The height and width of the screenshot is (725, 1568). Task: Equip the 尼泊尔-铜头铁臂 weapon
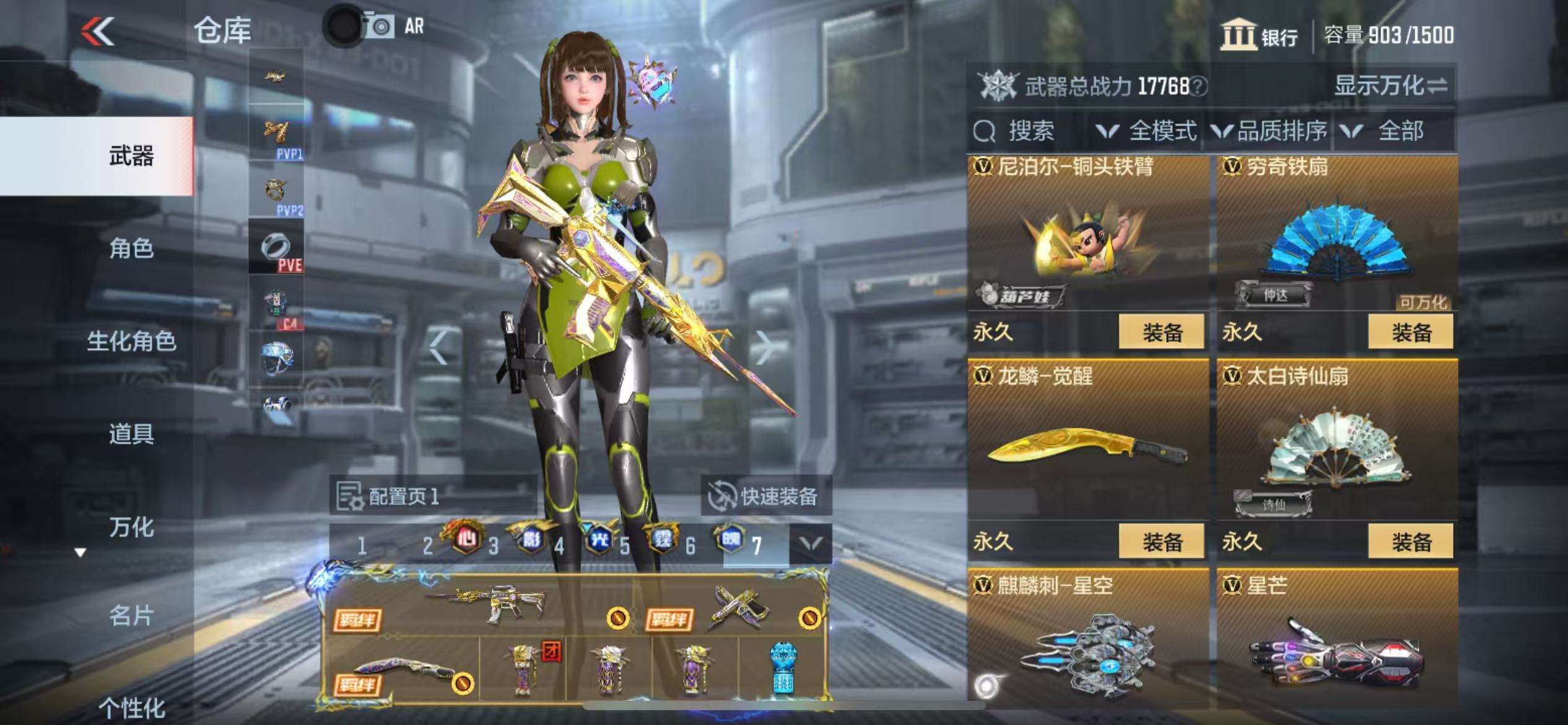coord(1161,332)
